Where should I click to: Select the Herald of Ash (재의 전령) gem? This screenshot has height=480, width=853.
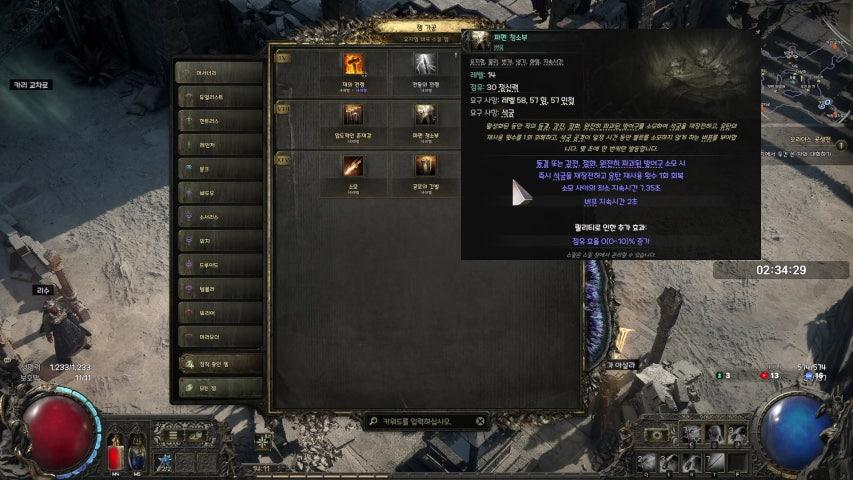point(353,67)
